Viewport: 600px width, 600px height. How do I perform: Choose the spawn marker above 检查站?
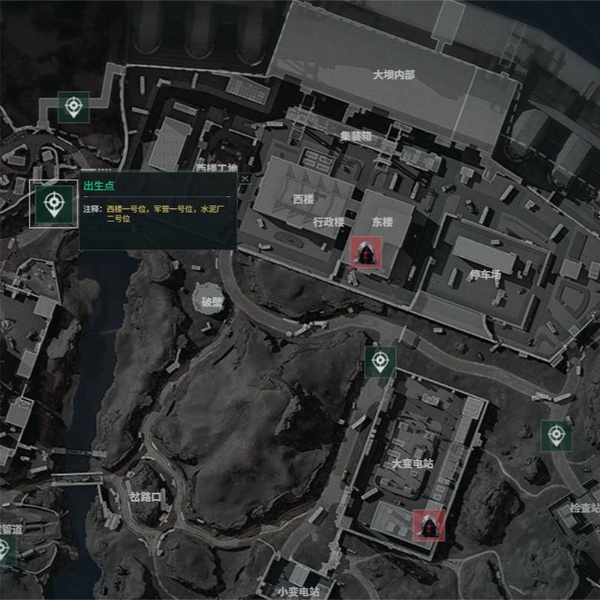tap(556, 436)
